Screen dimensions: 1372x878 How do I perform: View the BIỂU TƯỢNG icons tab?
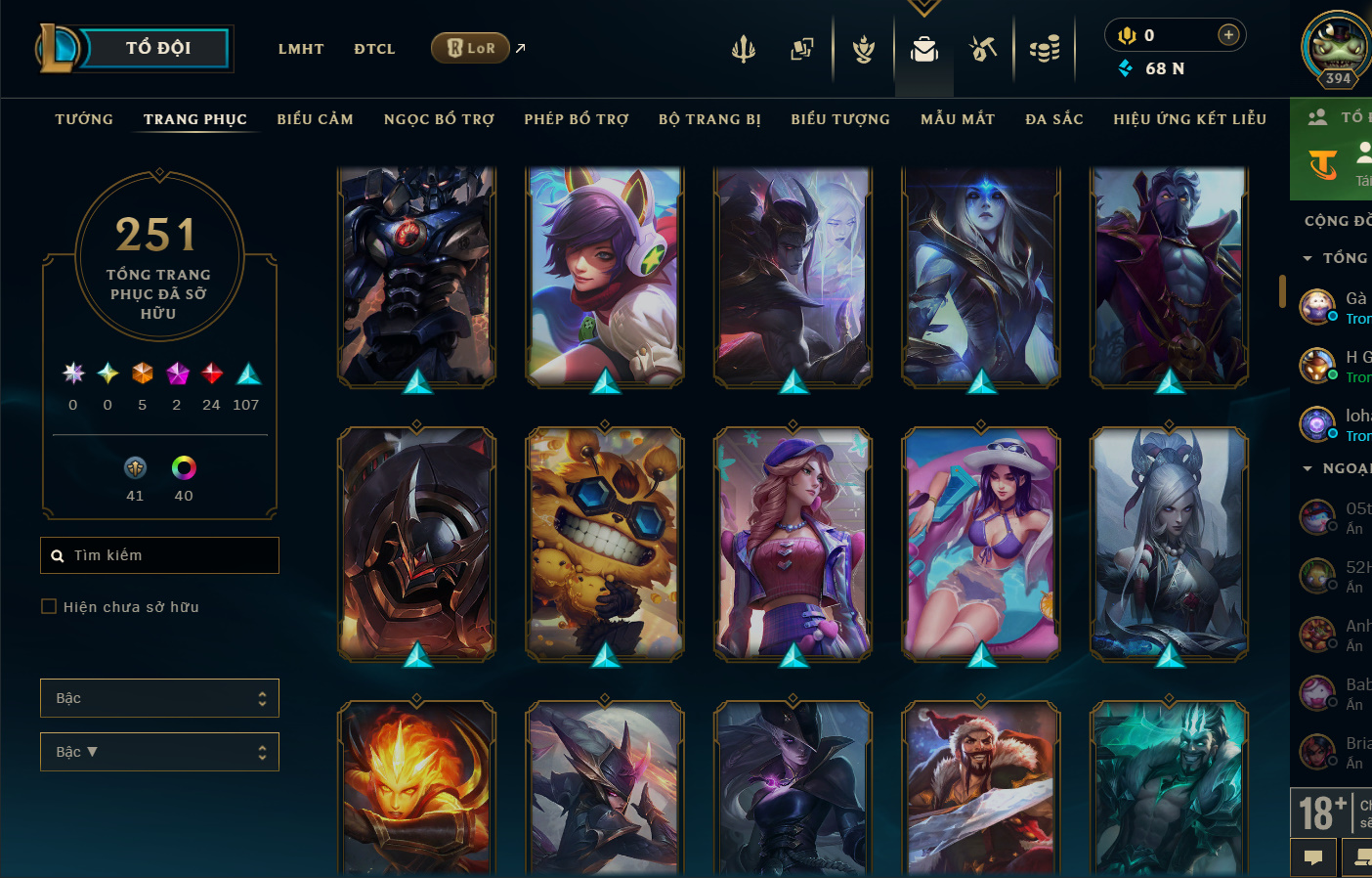(x=840, y=119)
